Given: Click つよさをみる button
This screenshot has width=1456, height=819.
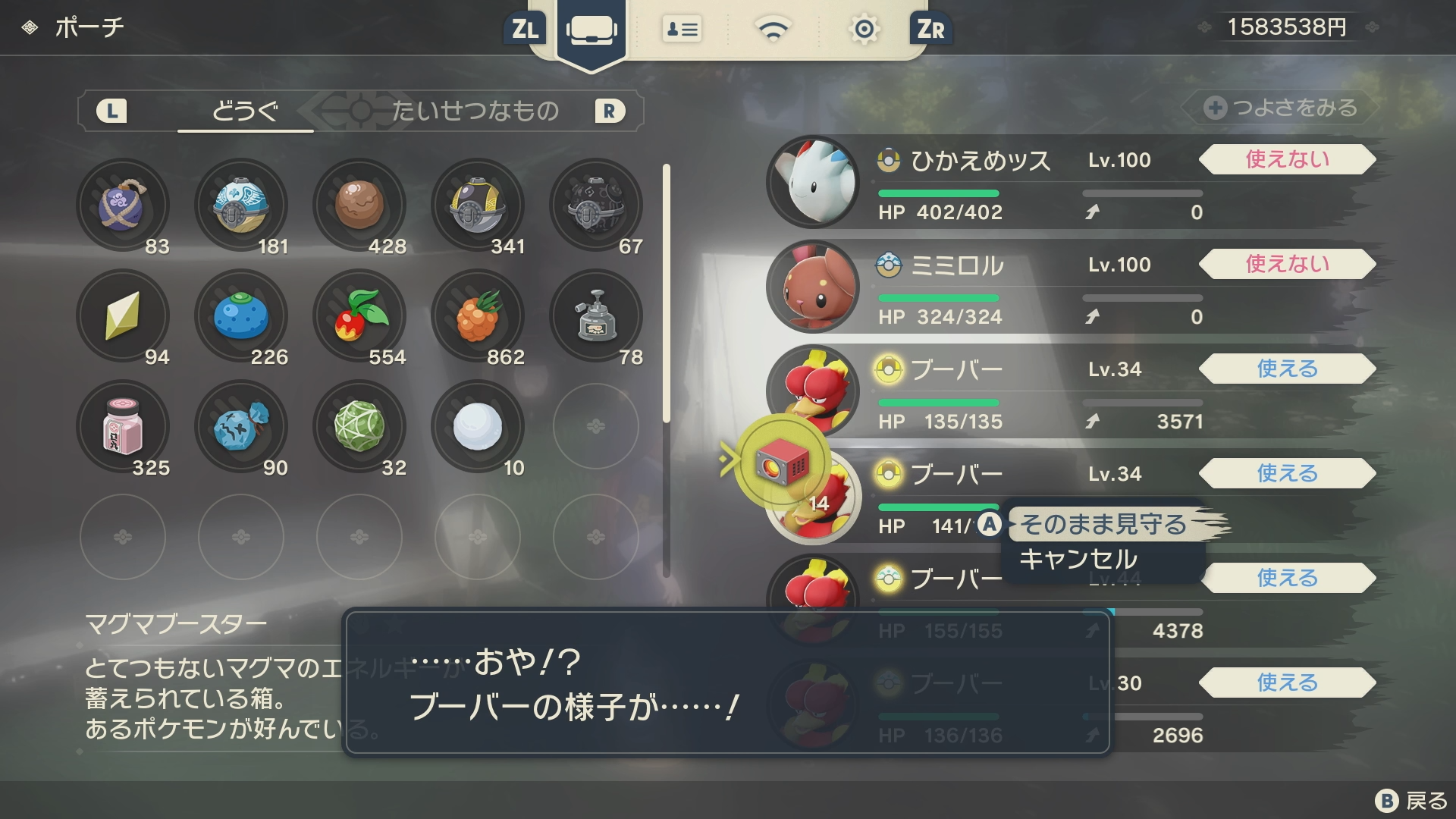Looking at the screenshot, I should [x=1282, y=108].
